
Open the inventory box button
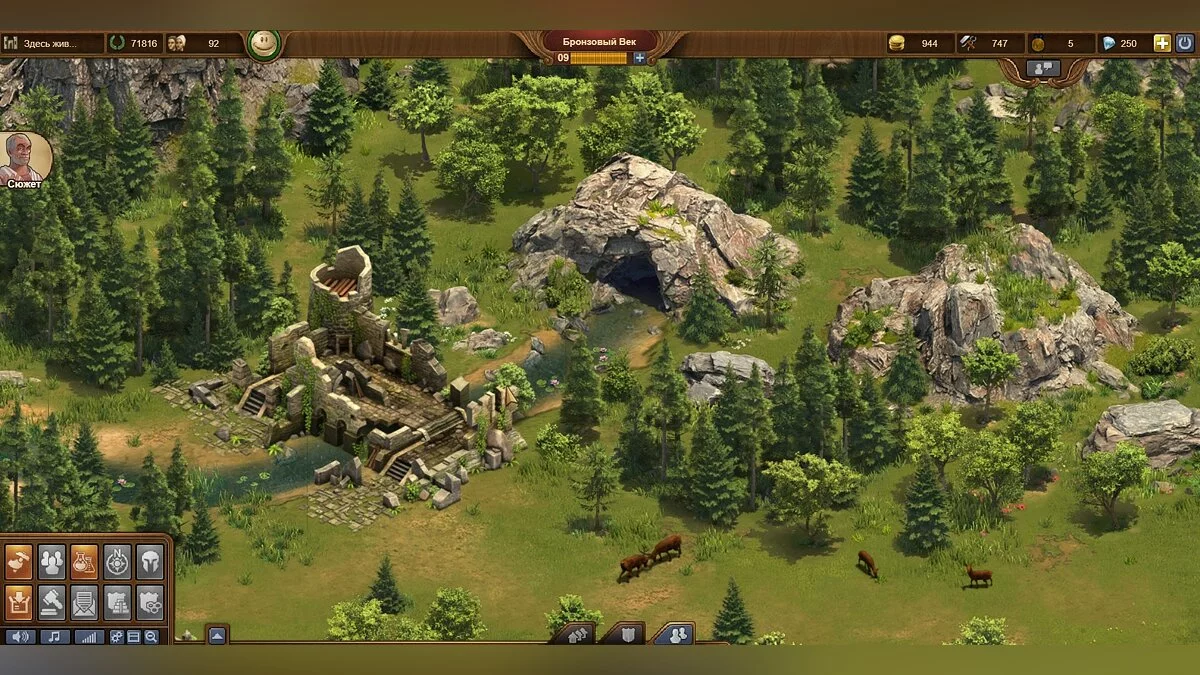[x=19, y=601]
